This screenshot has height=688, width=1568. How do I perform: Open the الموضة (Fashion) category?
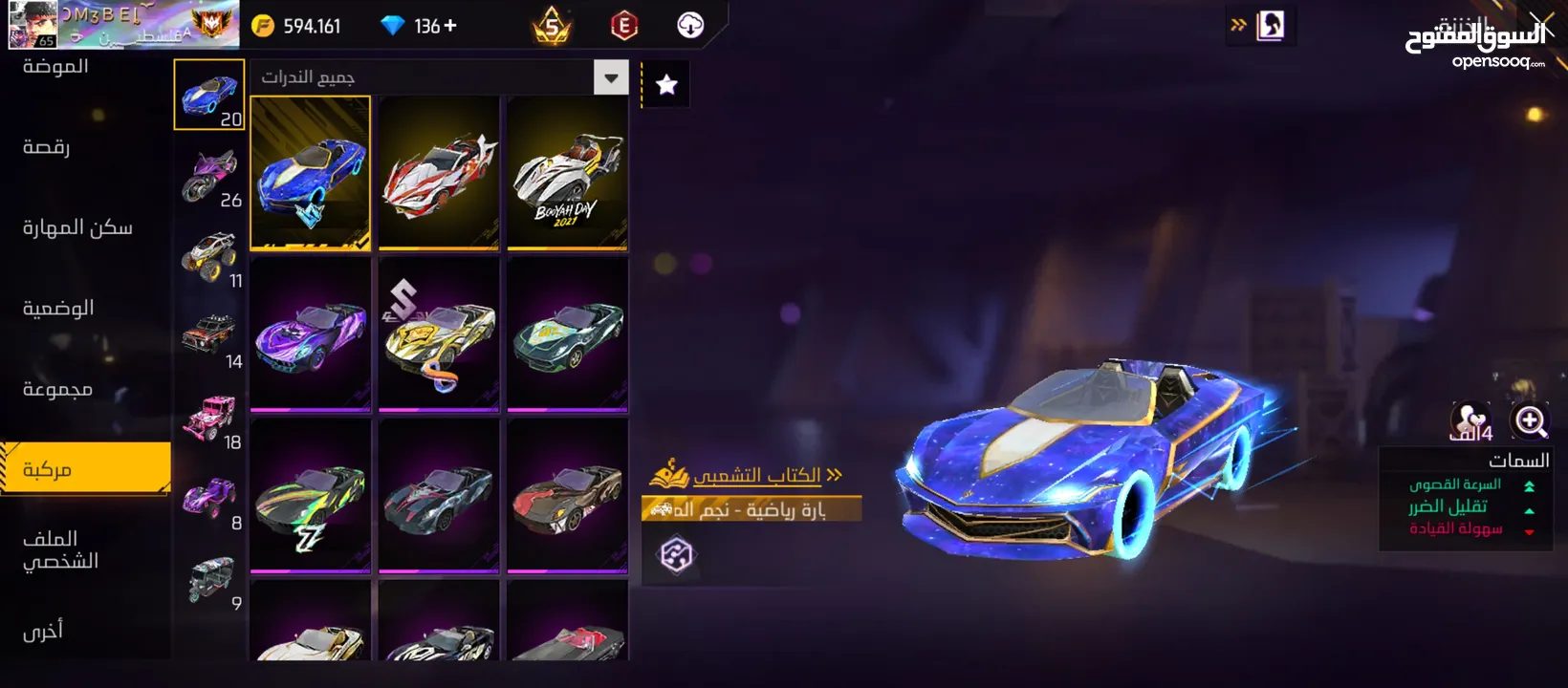[55, 67]
